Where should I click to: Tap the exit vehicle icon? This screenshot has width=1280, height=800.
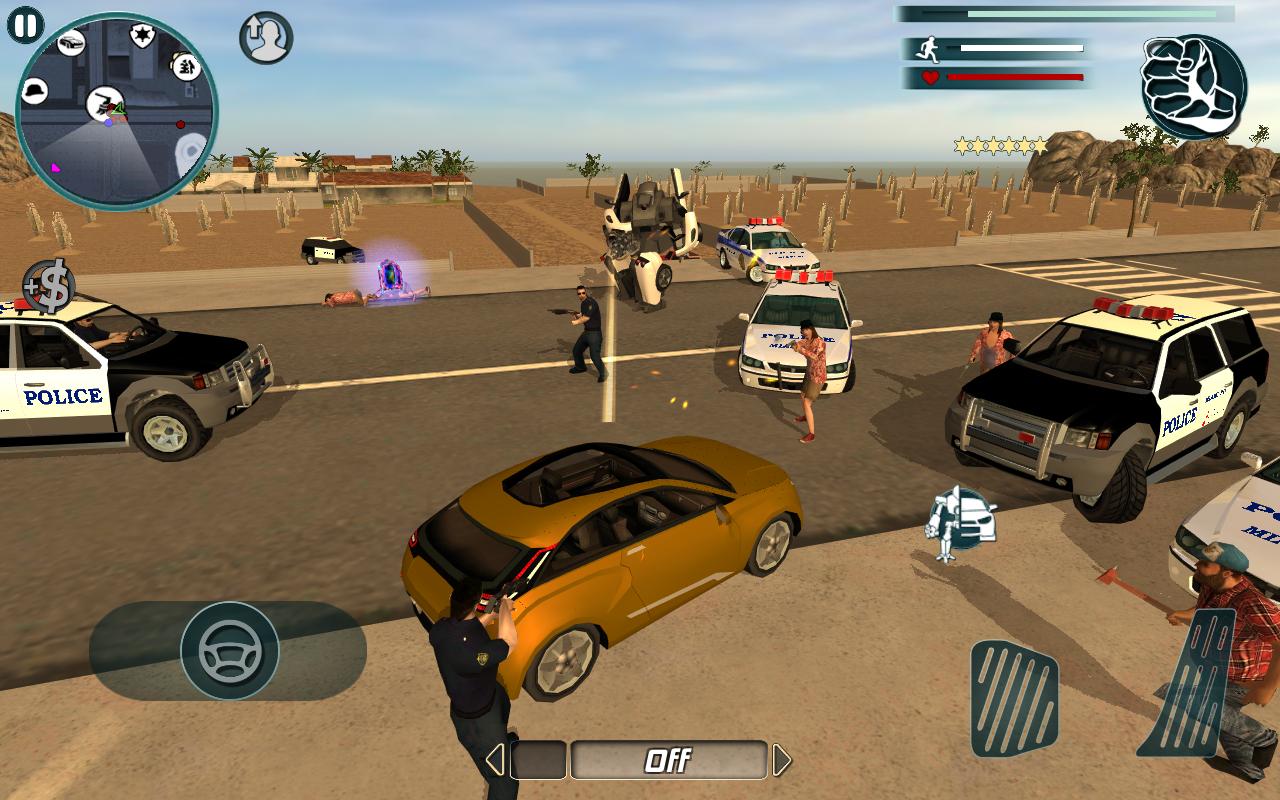[266, 38]
